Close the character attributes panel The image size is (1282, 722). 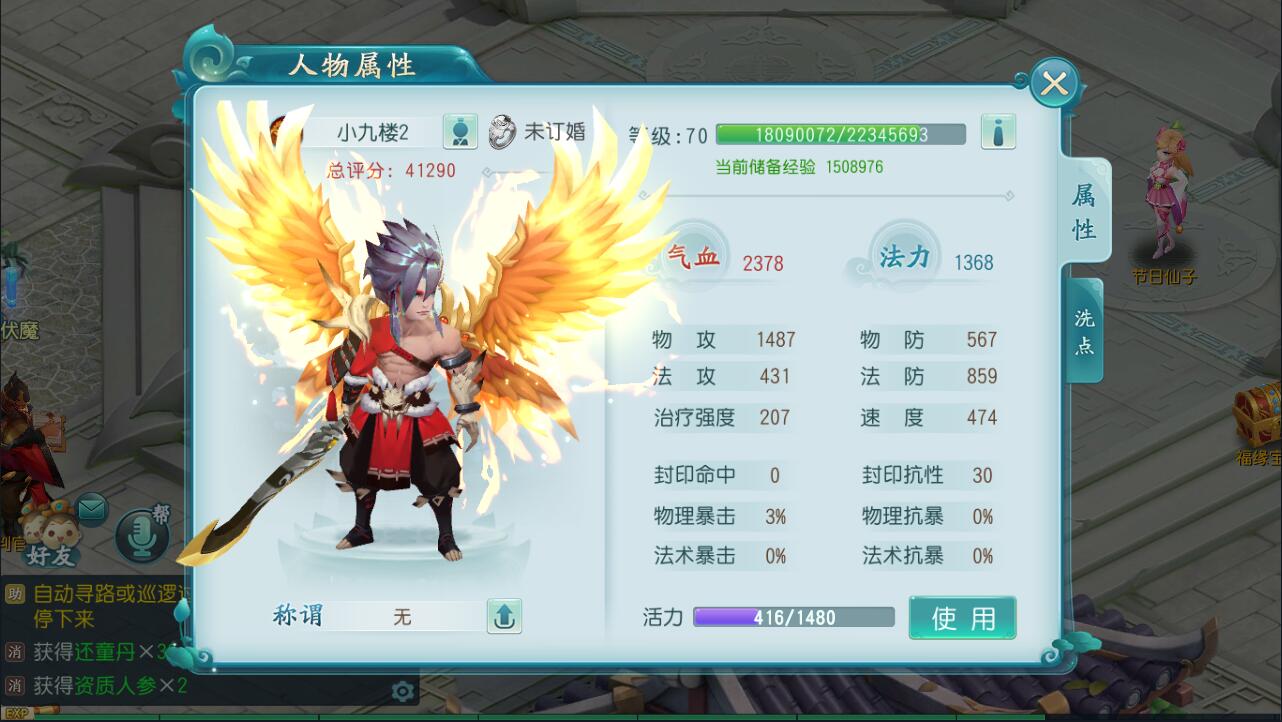(1054, 84)
